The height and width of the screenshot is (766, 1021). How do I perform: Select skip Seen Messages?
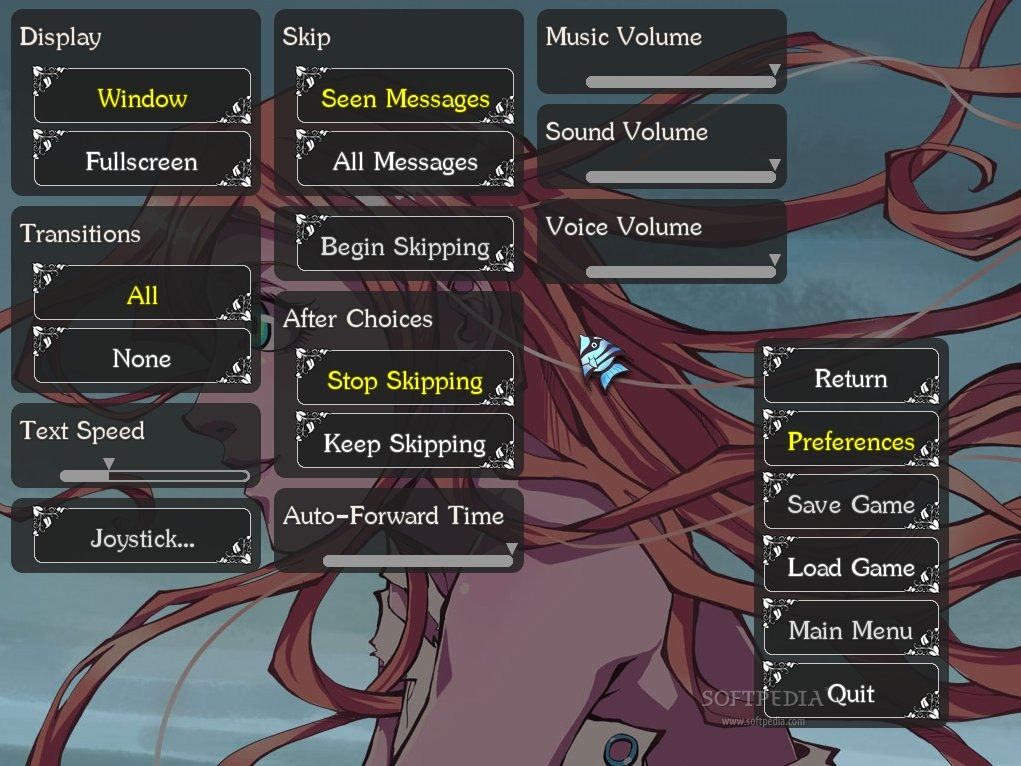(x=405, y=98)
